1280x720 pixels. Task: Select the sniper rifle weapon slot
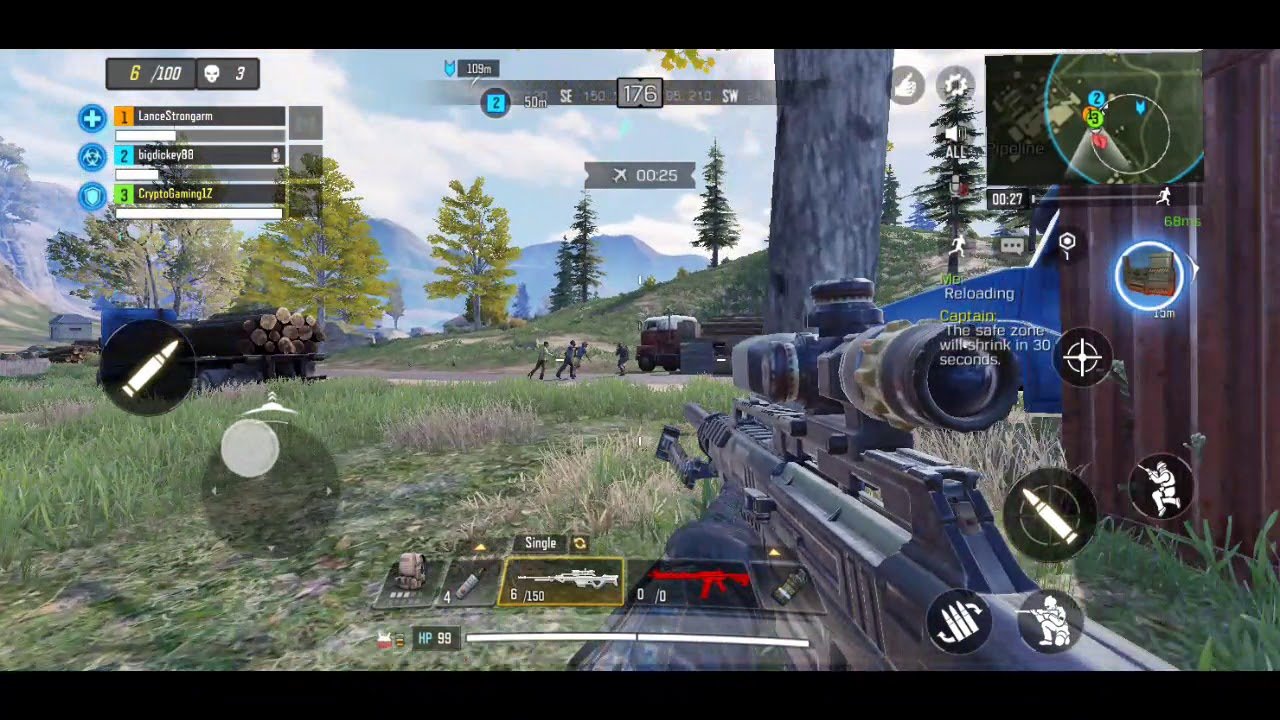[x=561, y=582]
